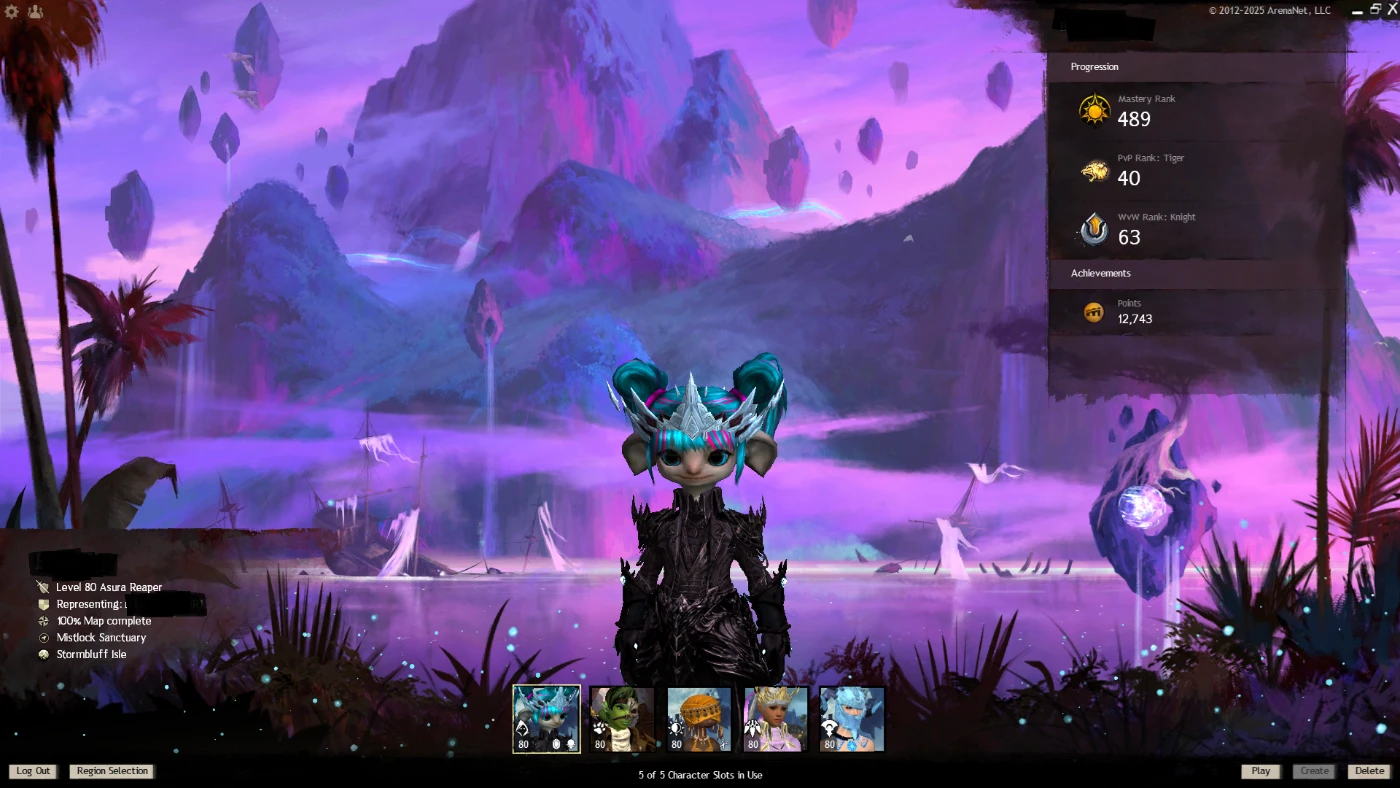Close the game window

(x=1390, y=10)
